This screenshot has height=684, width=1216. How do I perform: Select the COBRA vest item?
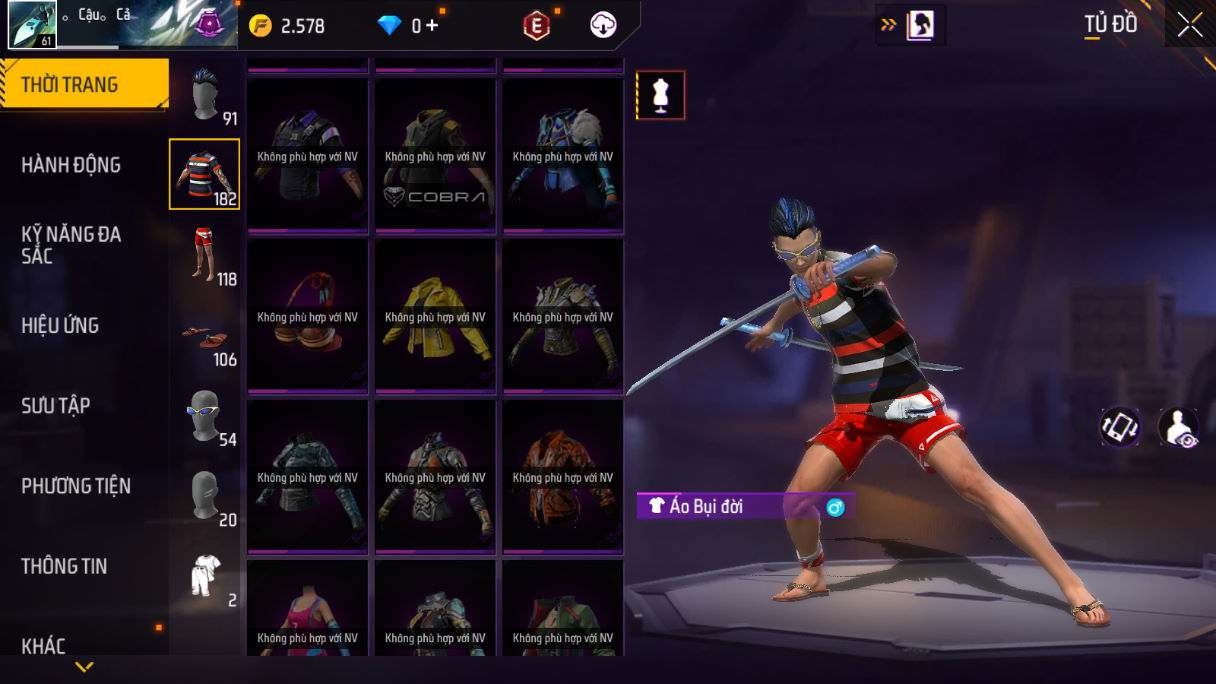pyautogui.click(x=435, y=155)
